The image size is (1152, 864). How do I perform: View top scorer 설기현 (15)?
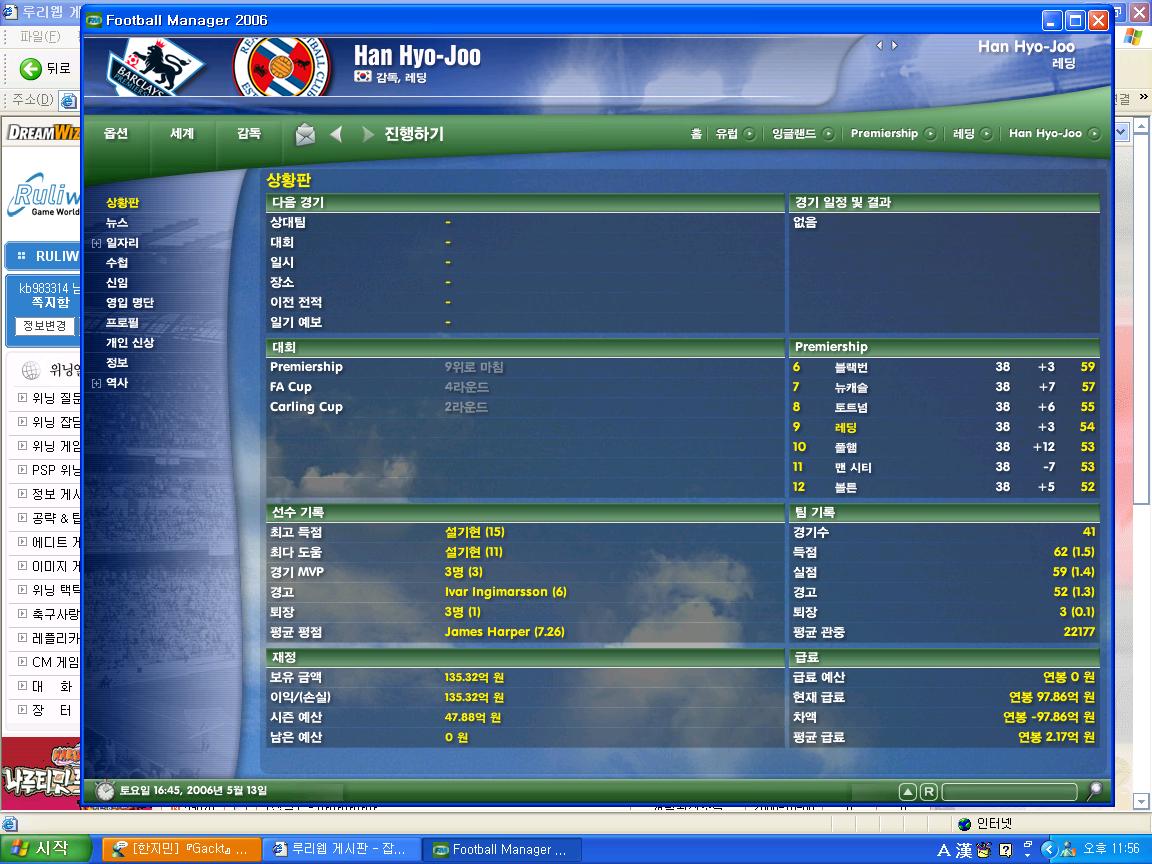click(x=474, y=532)
